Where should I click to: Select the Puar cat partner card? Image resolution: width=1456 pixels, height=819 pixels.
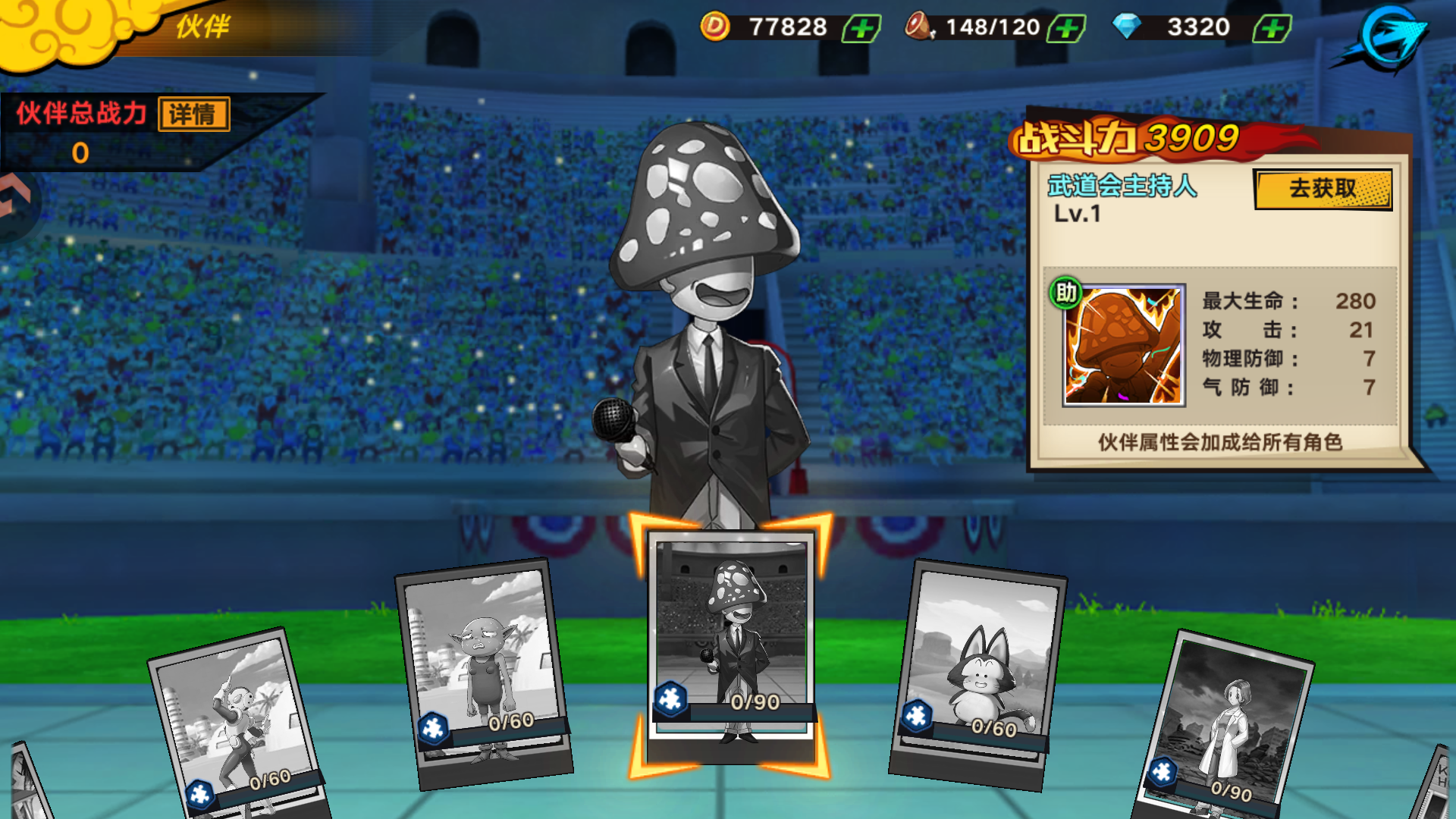pos(977,671)
